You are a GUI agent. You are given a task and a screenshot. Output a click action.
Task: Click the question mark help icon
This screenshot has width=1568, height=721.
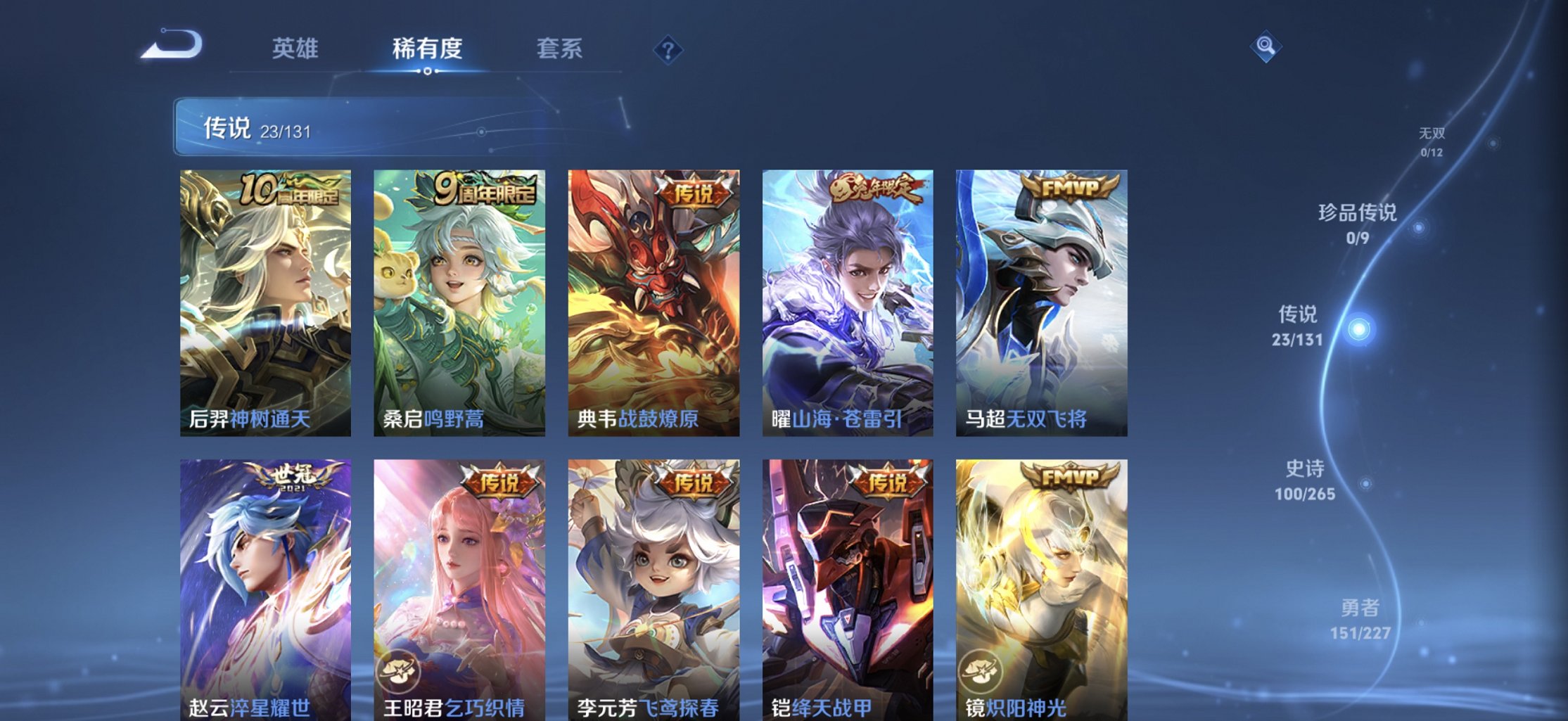point(670,49)
